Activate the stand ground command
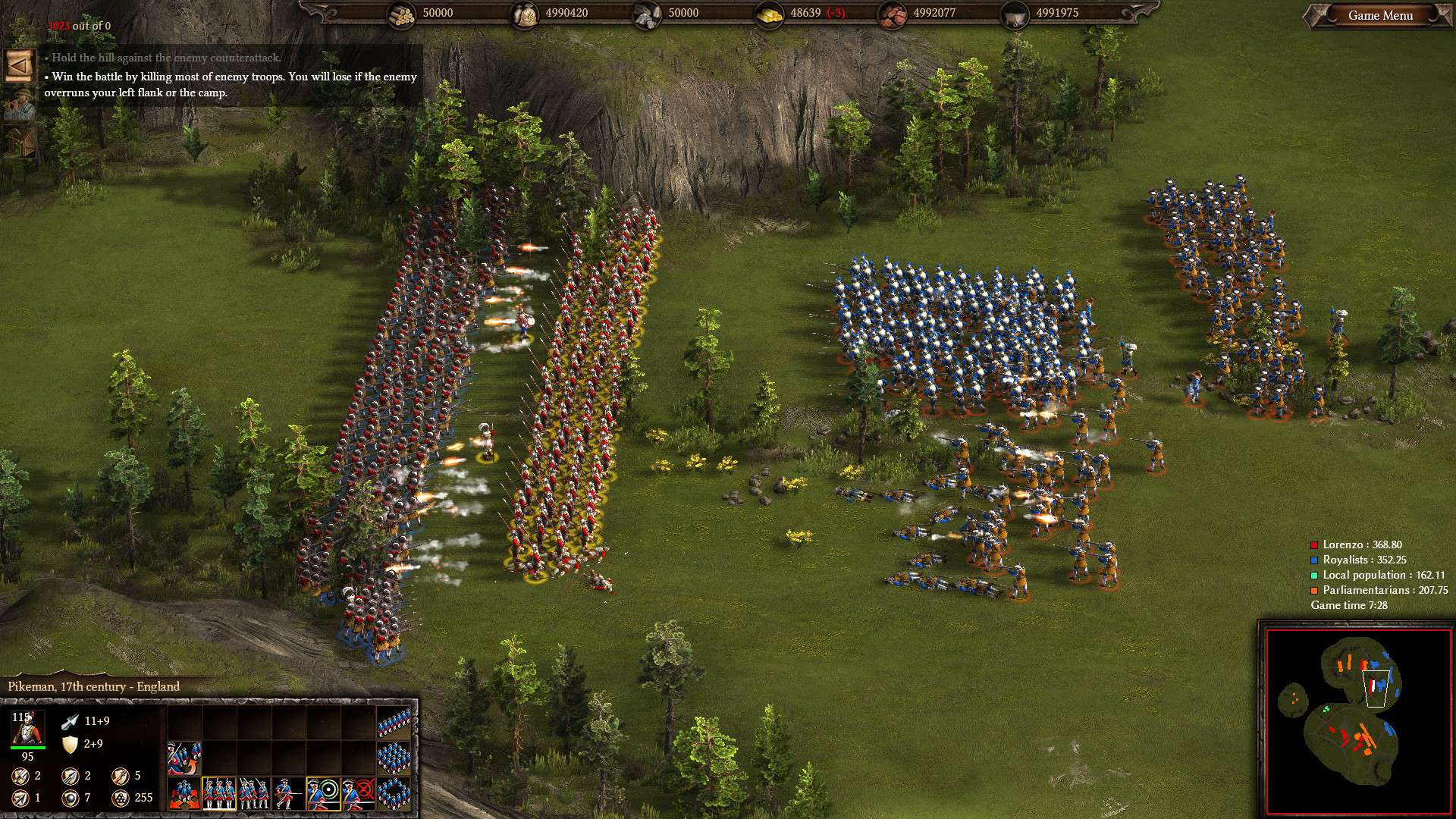The width and height of the screenshot is (1456, 819). [x=184, y=793]
